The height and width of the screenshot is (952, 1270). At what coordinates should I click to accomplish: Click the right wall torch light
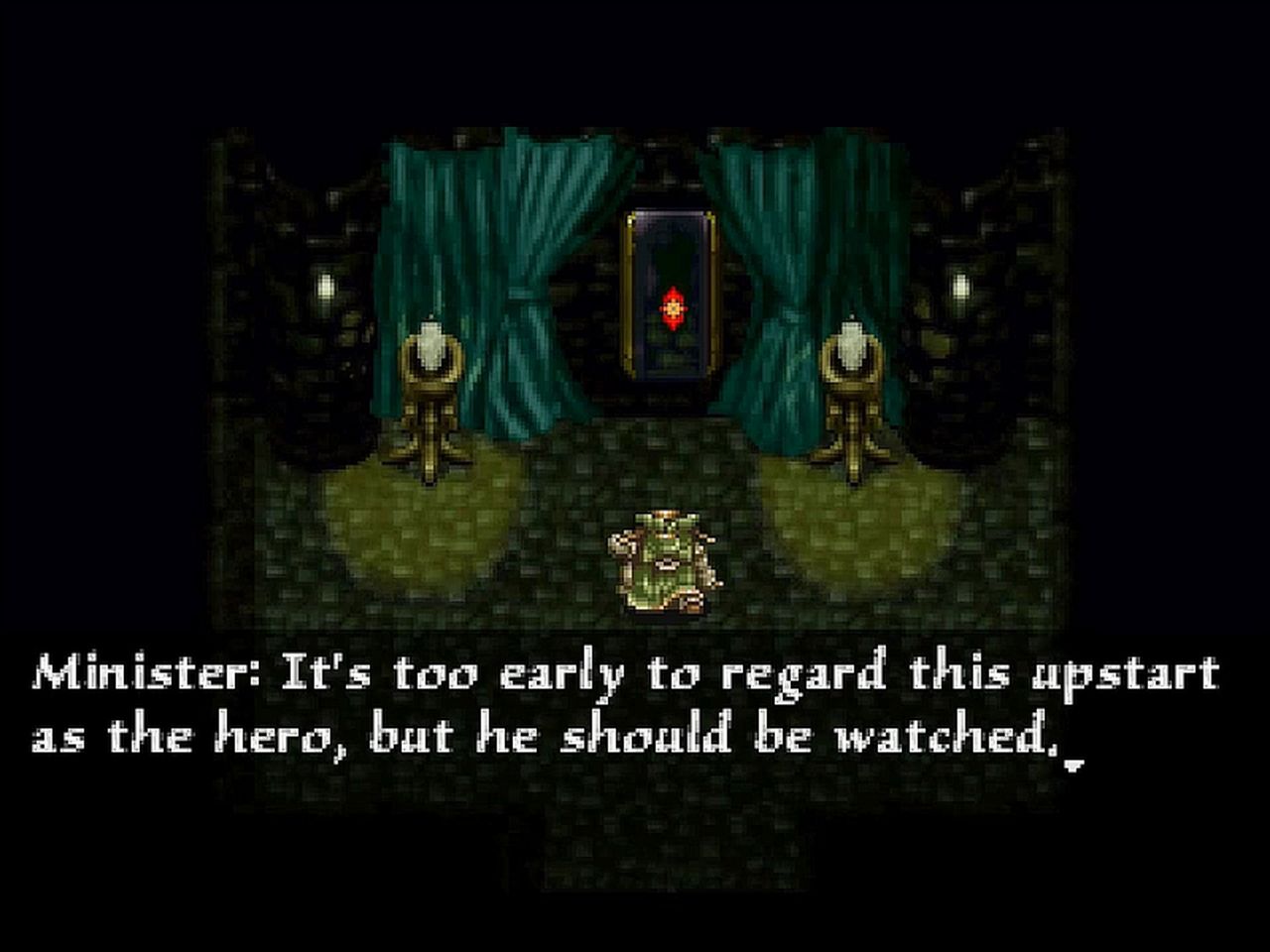(959, 288)
